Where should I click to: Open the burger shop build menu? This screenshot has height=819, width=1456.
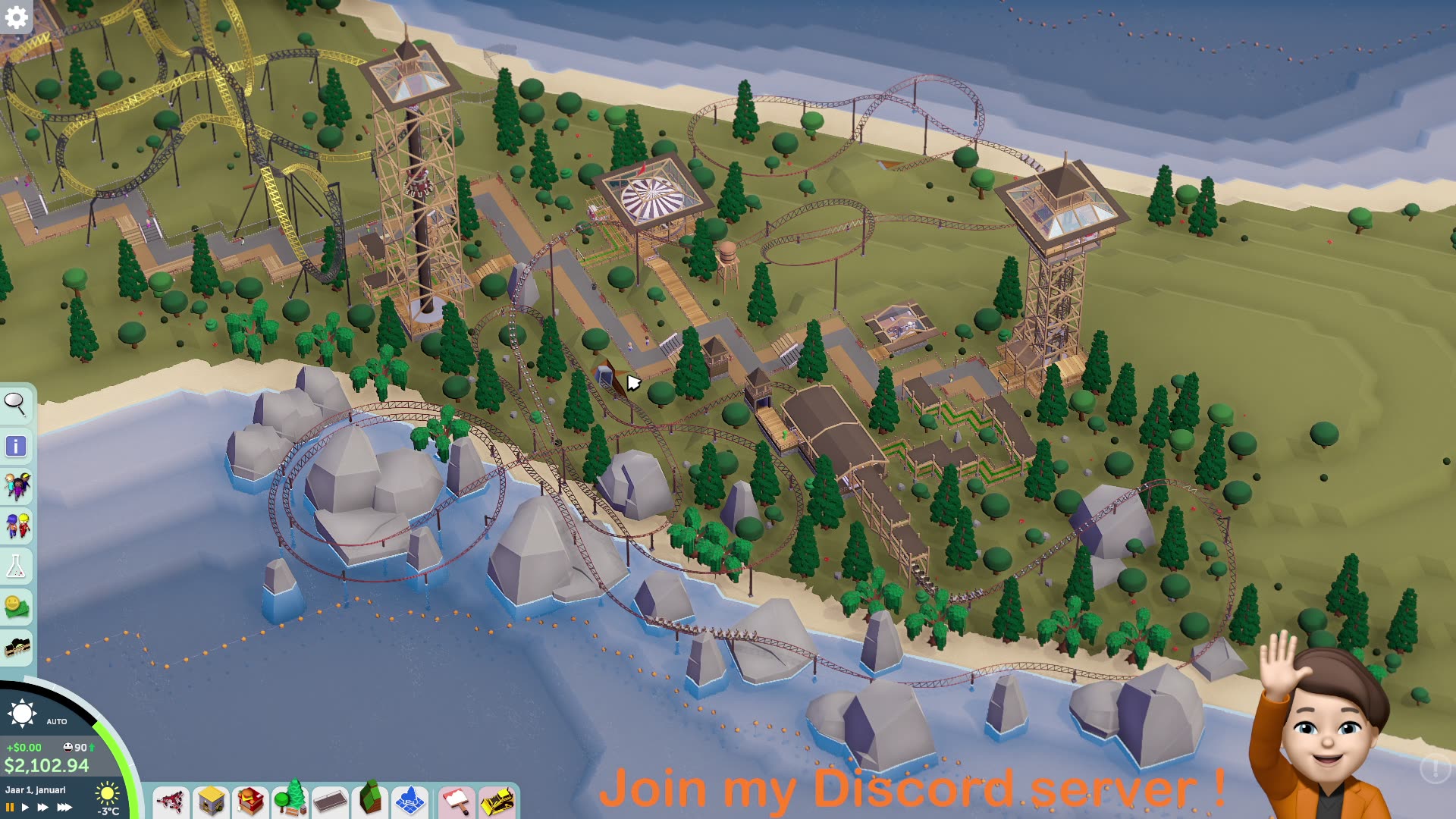click(250, 801)
